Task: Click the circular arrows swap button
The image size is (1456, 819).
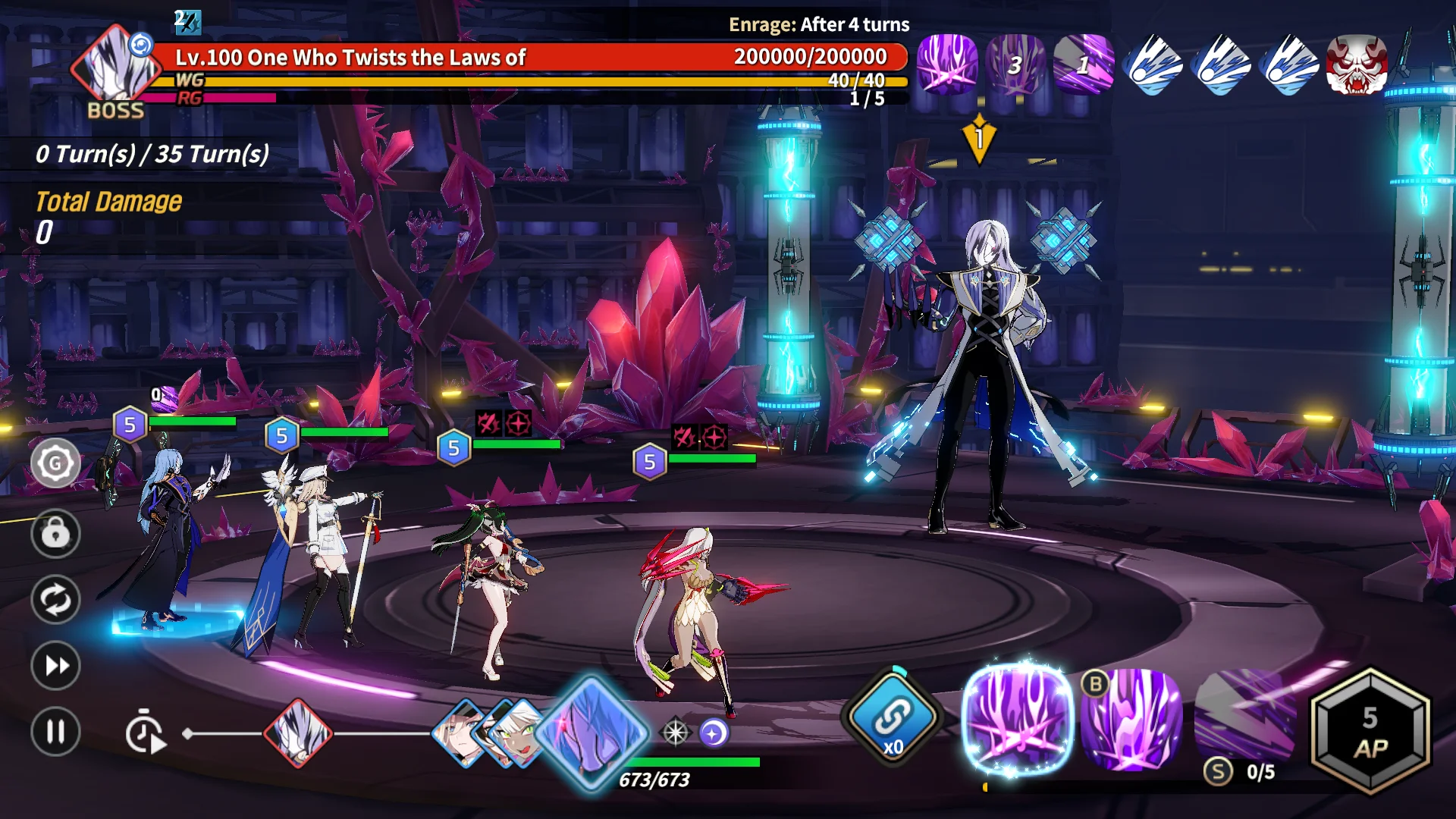Action: coord(55,600)
